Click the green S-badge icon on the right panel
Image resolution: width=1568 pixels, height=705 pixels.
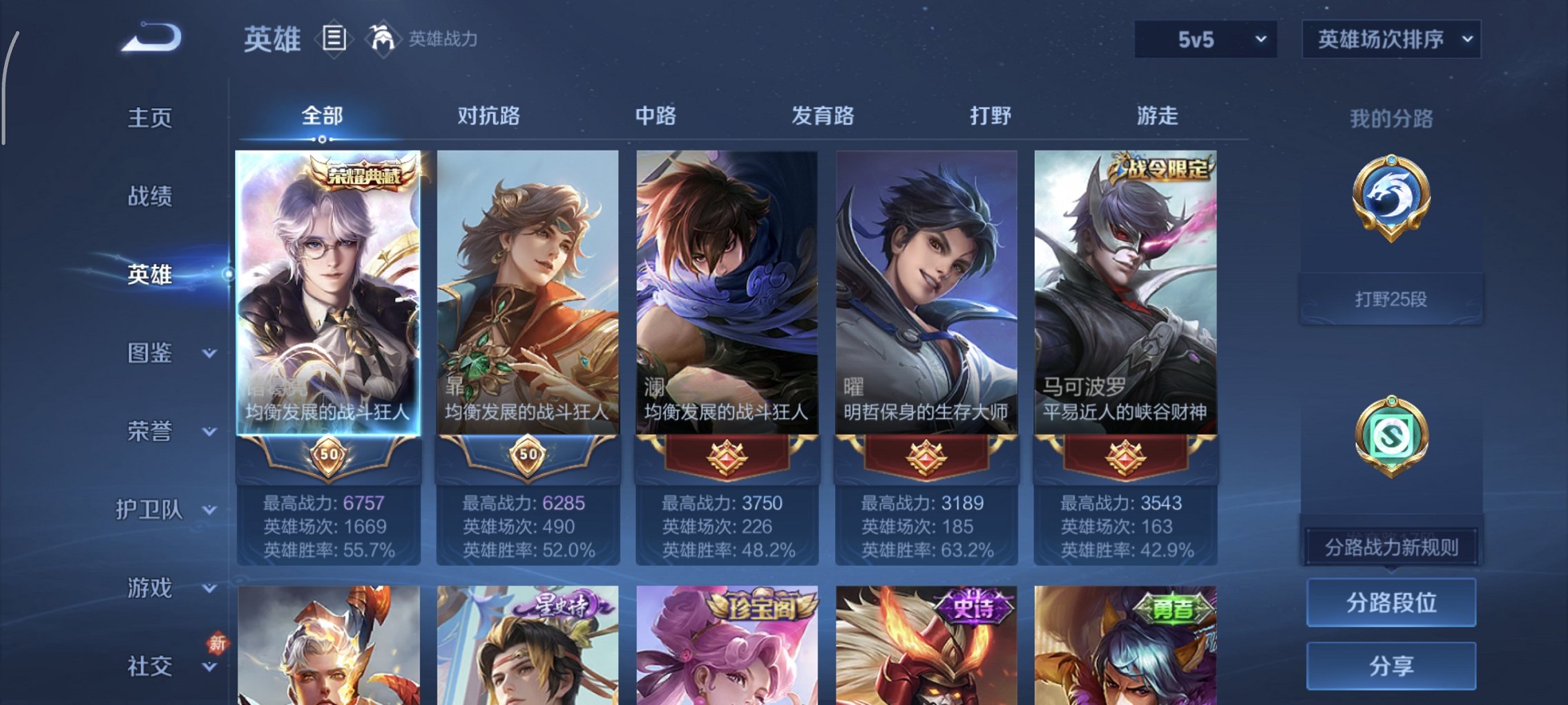1390,435
